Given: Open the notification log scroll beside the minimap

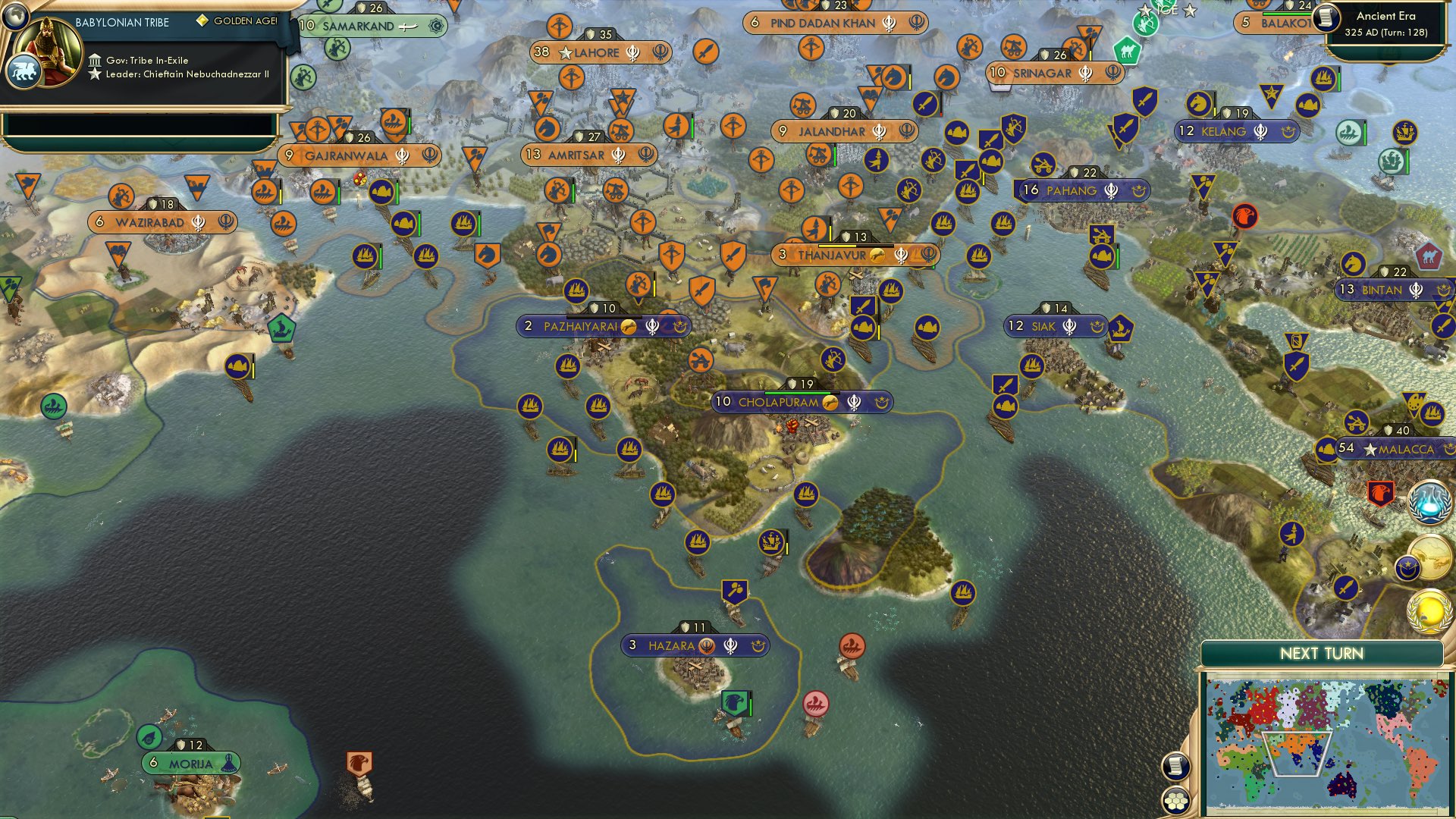Looking at the screenshot, I should pyautogui.click(x=1175, y=767).
